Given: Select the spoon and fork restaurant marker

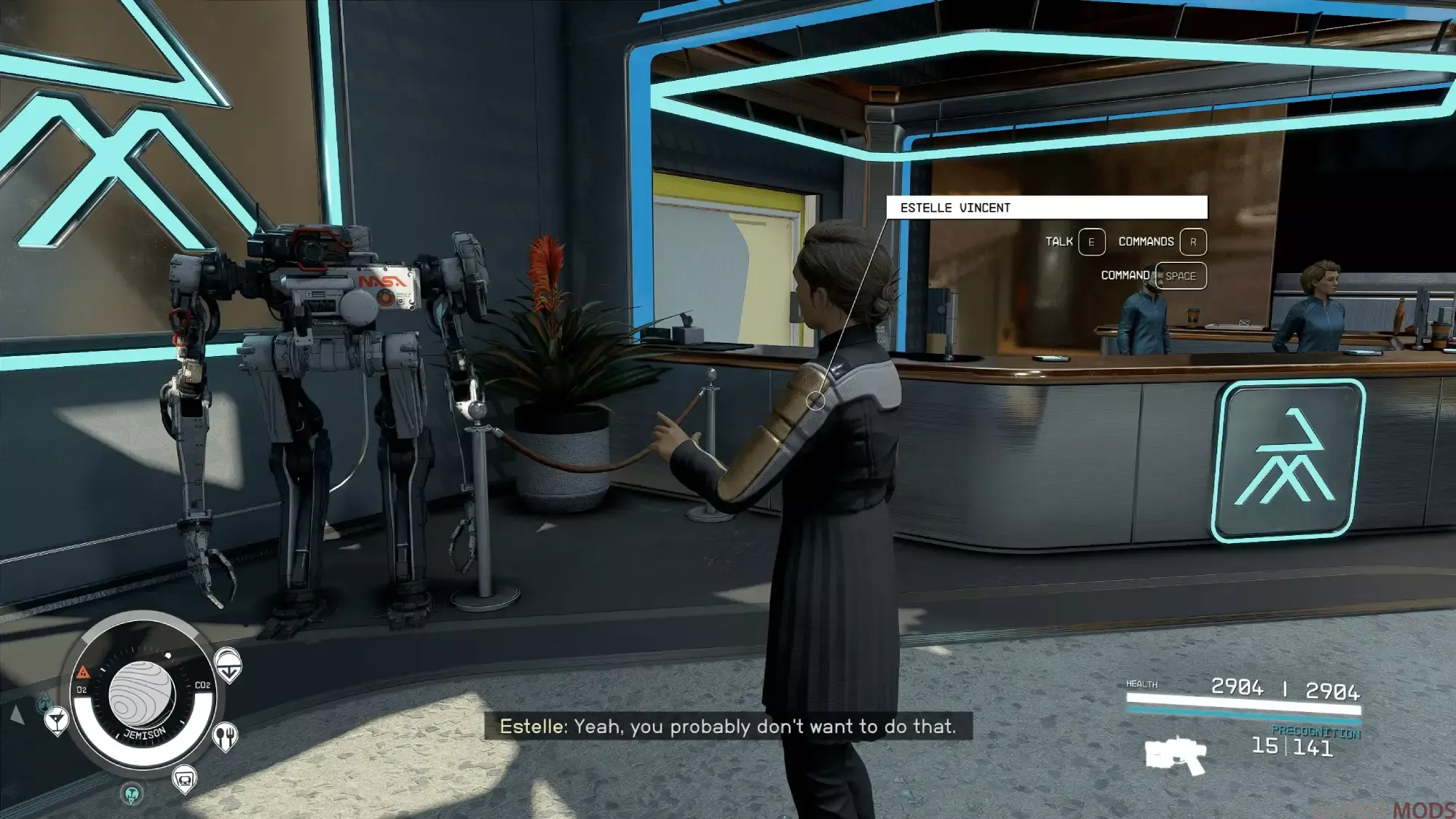Looking at the screenshot, I should pyautogui.click(x=225, y=737).
